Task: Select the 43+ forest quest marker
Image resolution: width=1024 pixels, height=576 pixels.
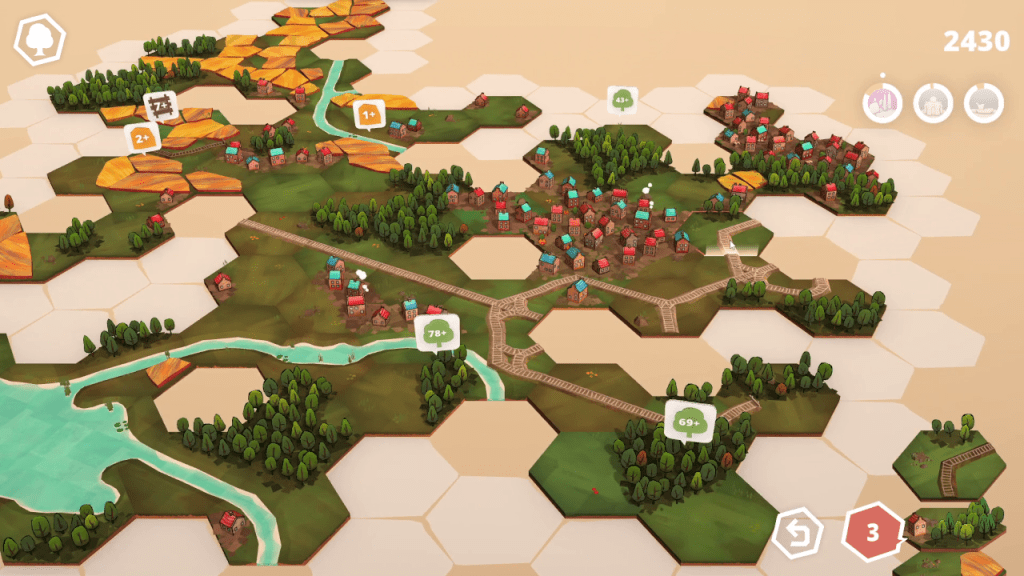Action: (x=622, y=100)
